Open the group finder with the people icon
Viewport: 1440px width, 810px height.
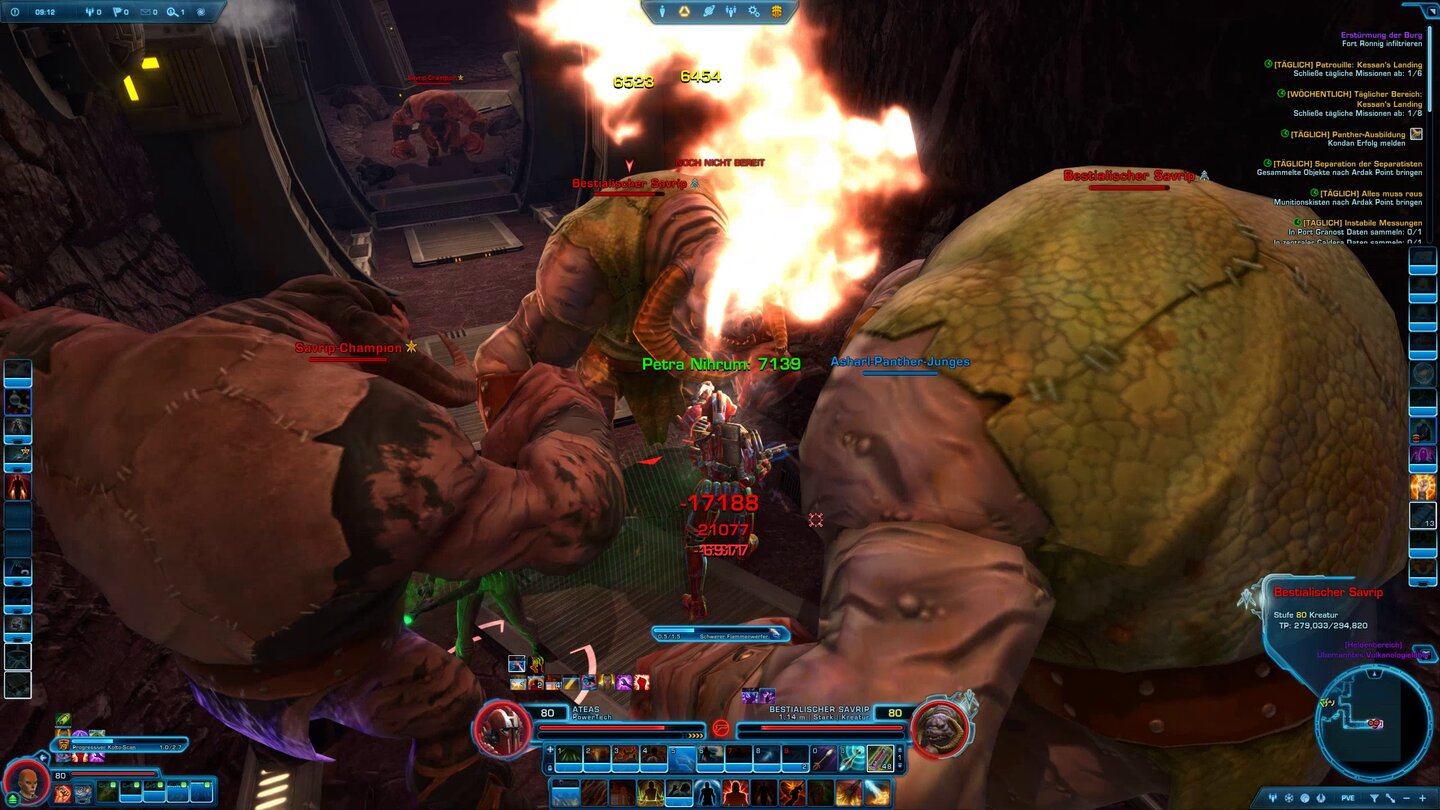pos(731,12)
